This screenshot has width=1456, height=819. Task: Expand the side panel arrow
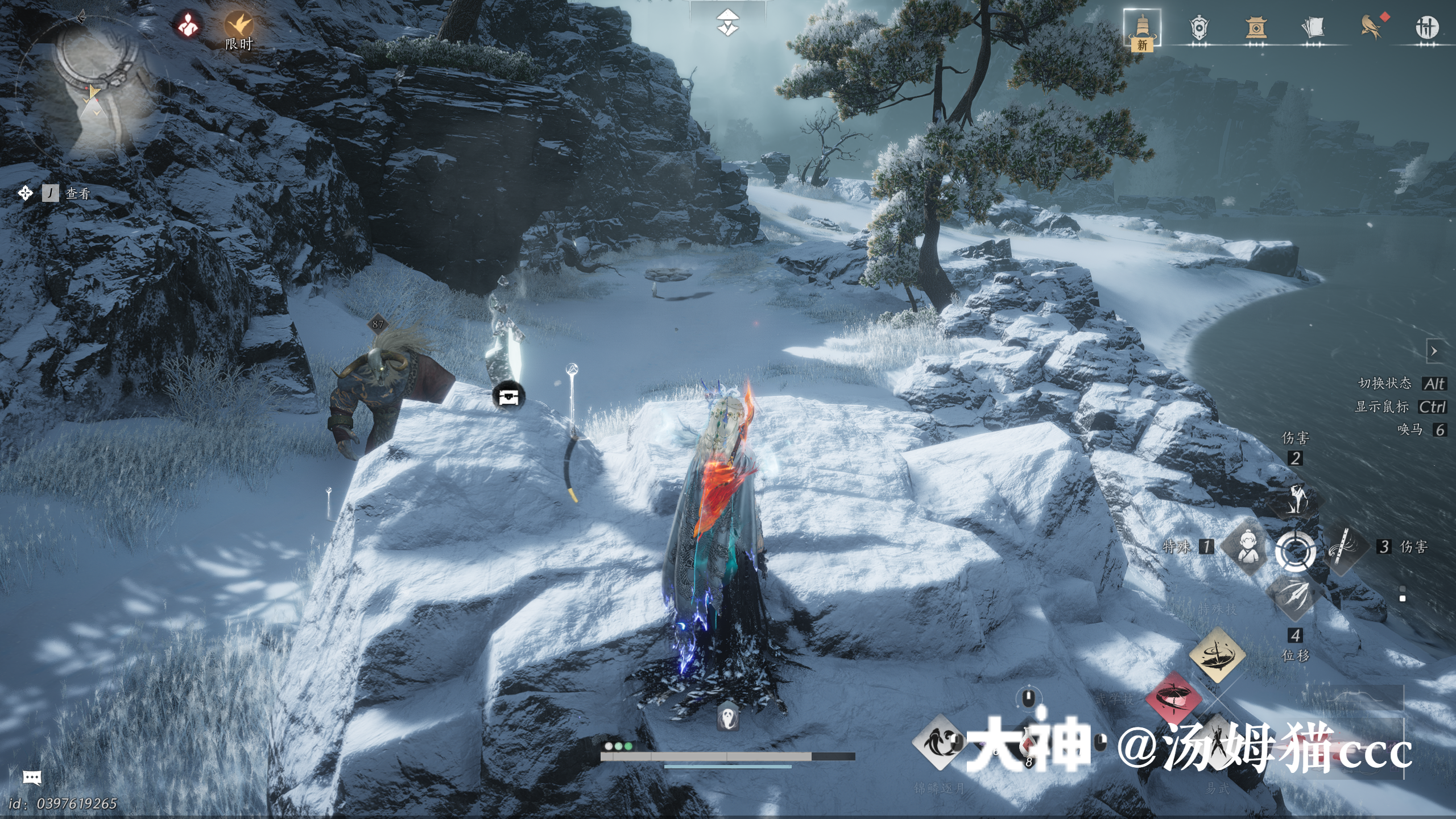(x=1434, y=351)
